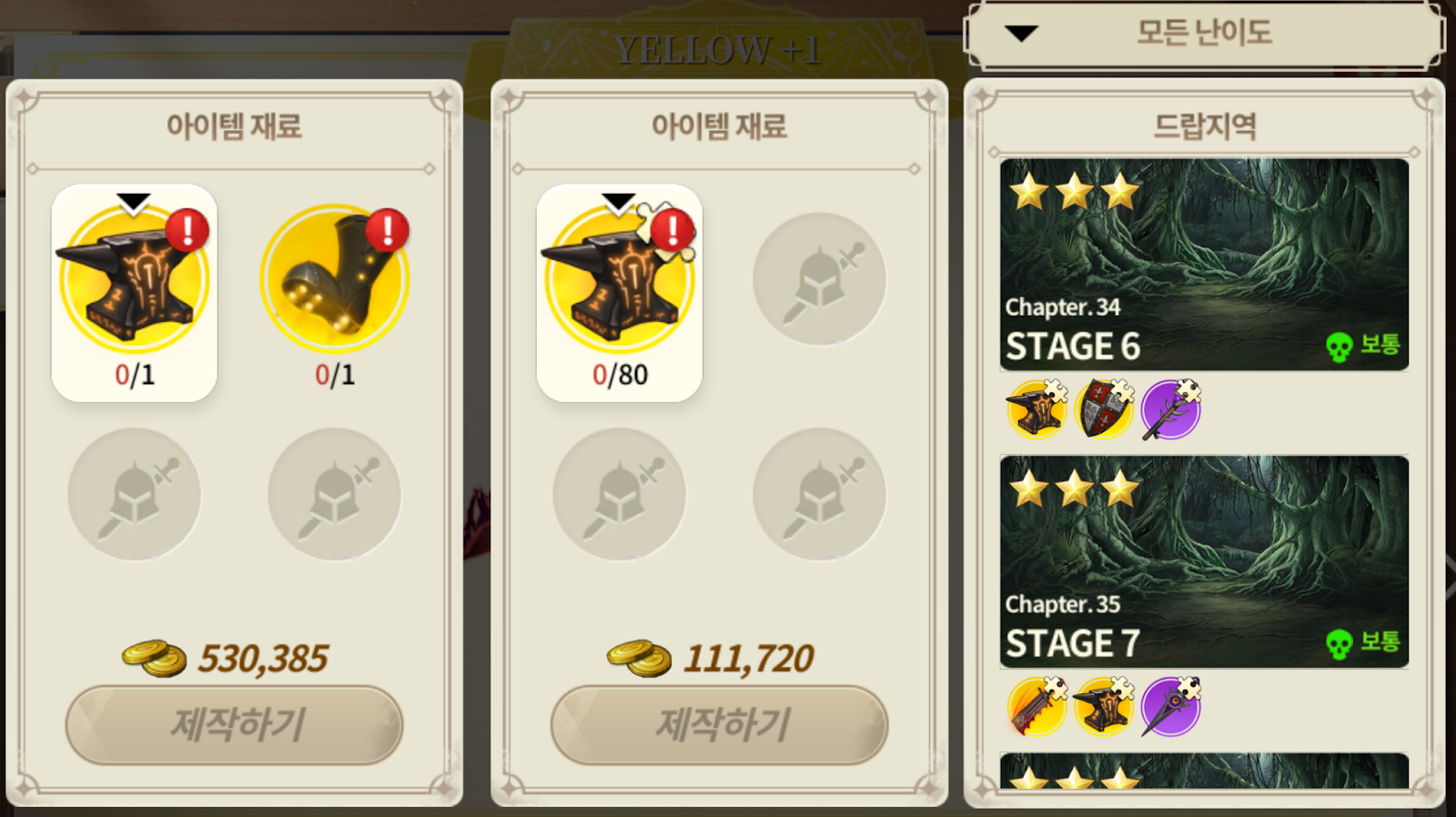
Task: Click 제작하기 button costing 530,385 gold
Action: [234, 724]
